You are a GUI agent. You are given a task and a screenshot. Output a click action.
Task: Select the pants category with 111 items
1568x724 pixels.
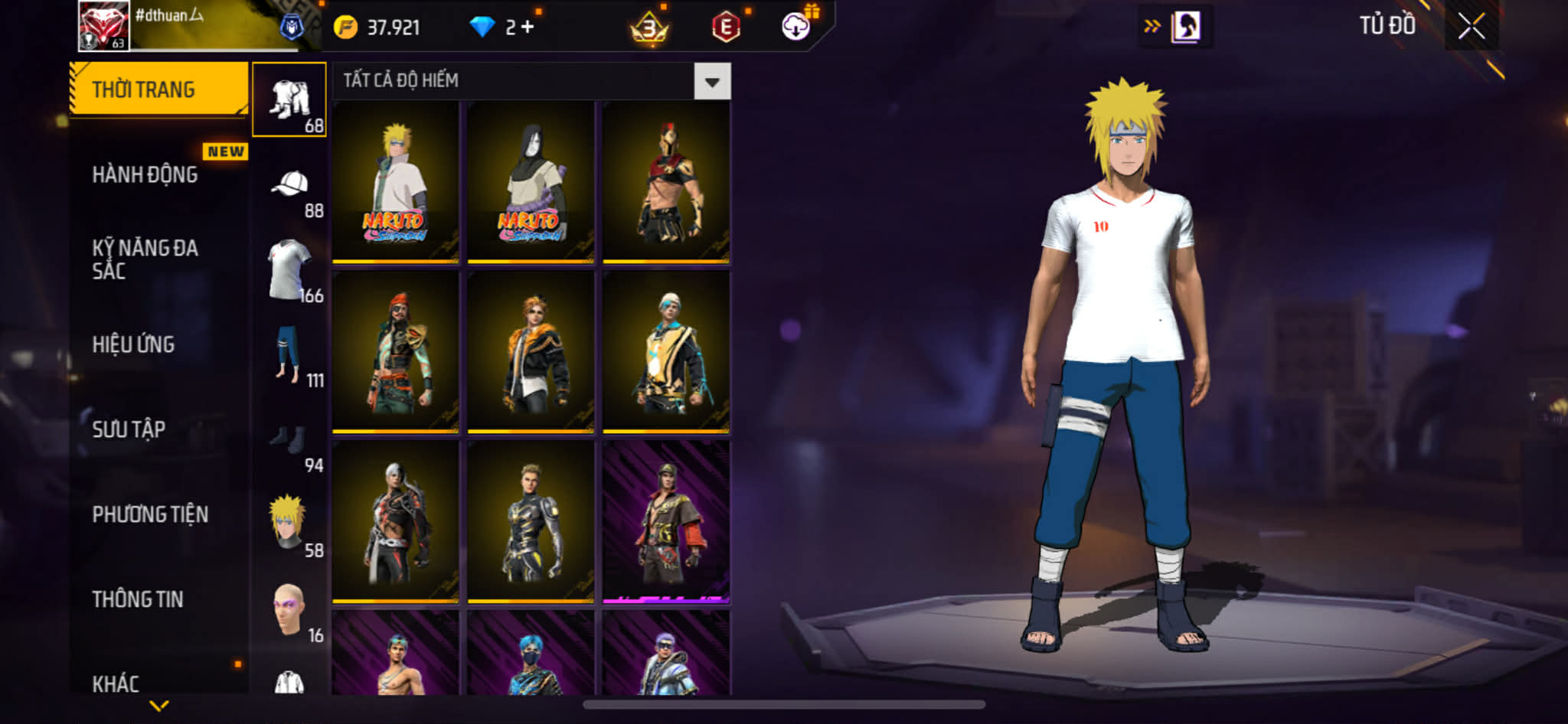tap(290, 355)
